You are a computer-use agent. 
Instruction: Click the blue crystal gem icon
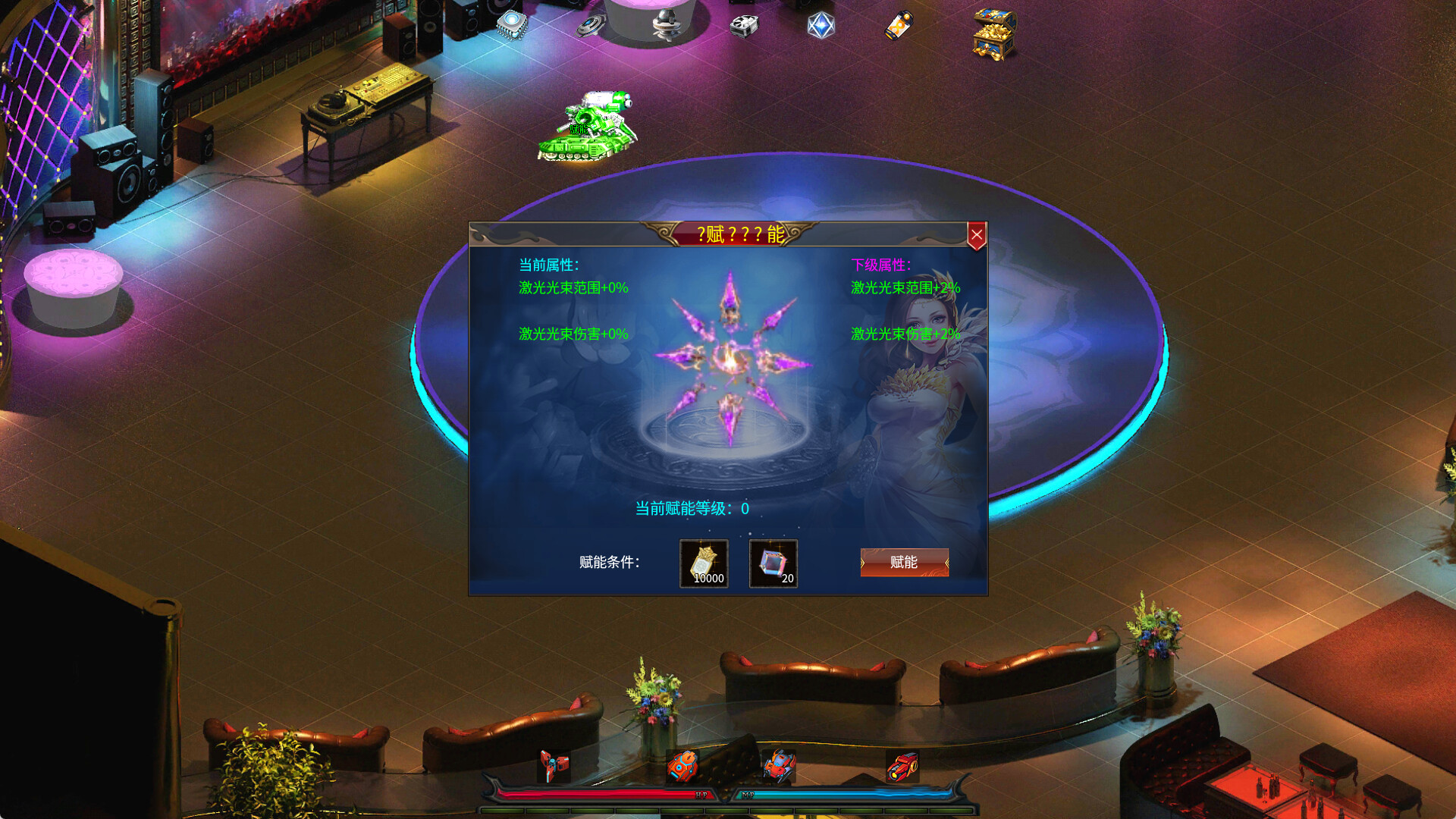(x=821, y=27)
